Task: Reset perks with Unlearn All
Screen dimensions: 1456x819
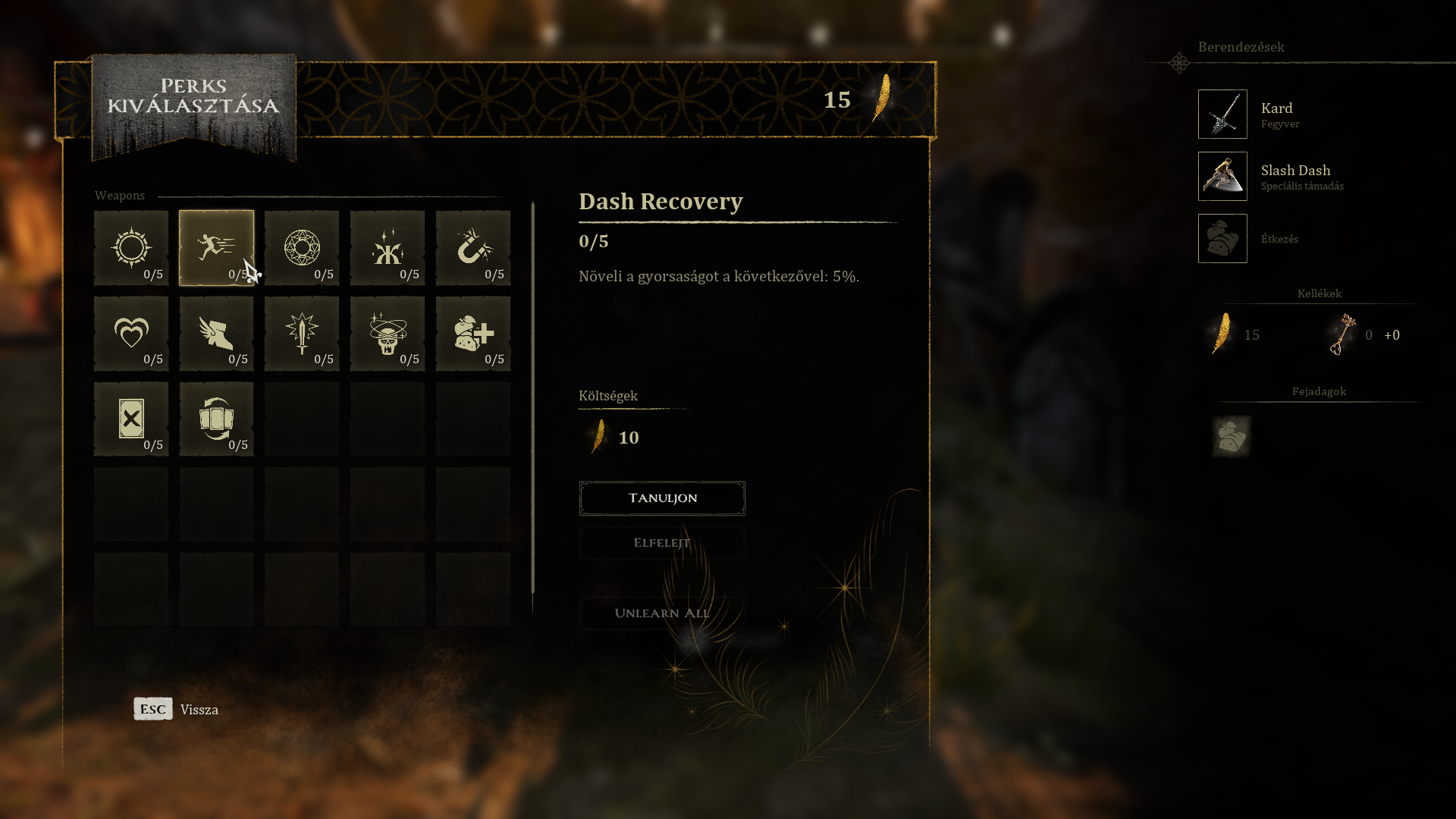Action: coord(662,613)
